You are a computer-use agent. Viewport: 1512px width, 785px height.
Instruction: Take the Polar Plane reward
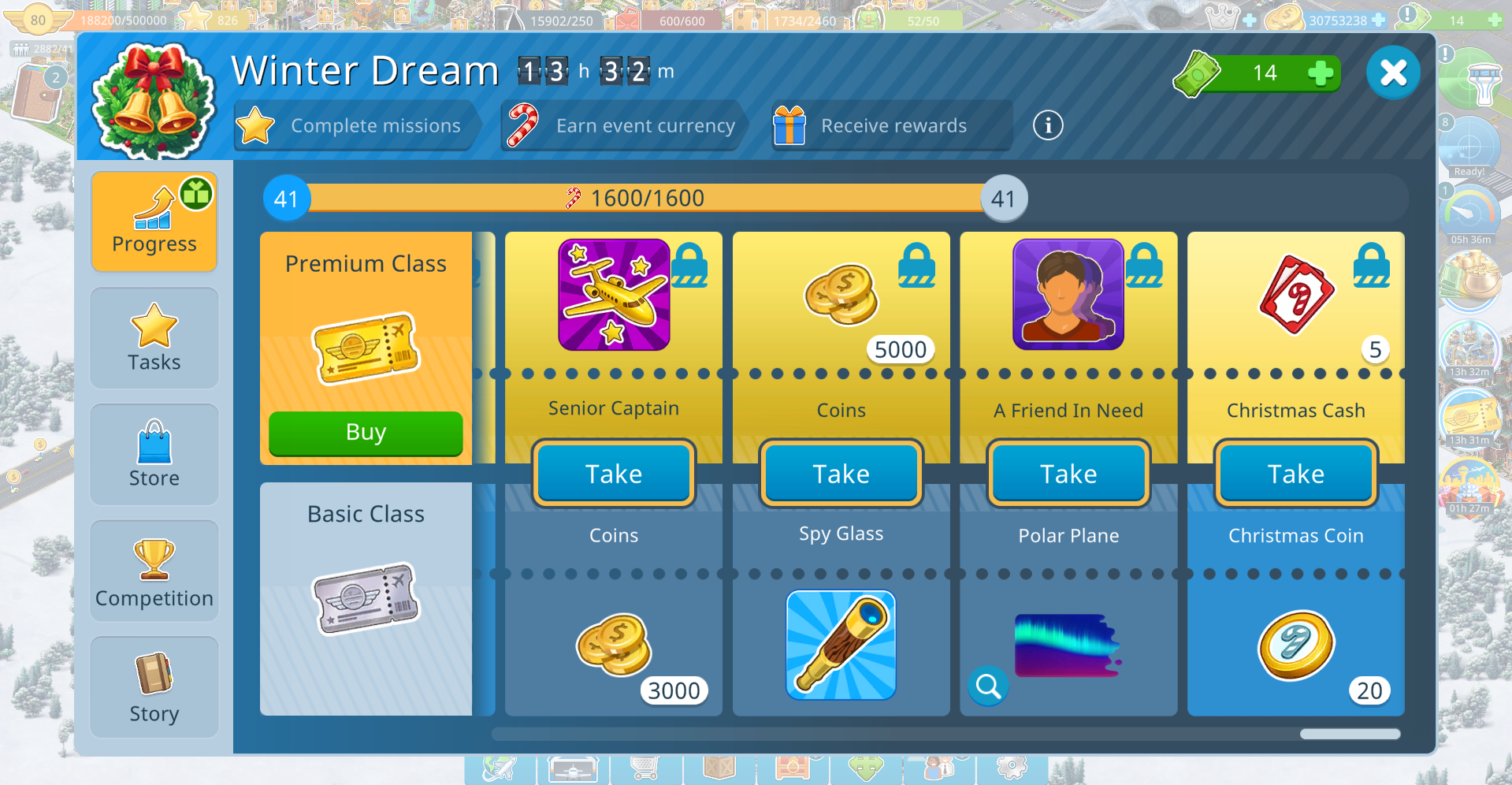1068,474
